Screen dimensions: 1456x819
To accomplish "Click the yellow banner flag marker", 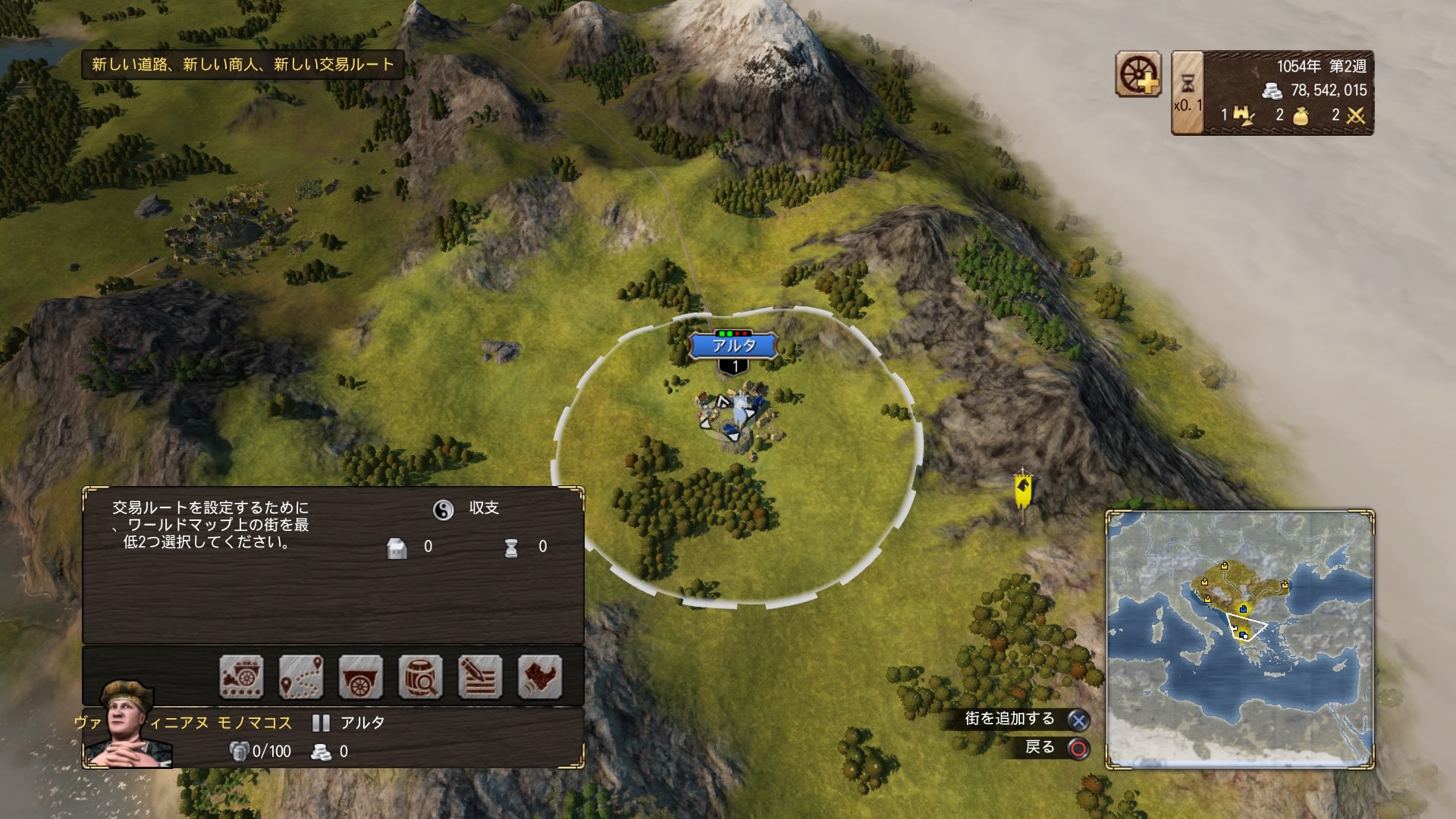I will click(1023, 491).
